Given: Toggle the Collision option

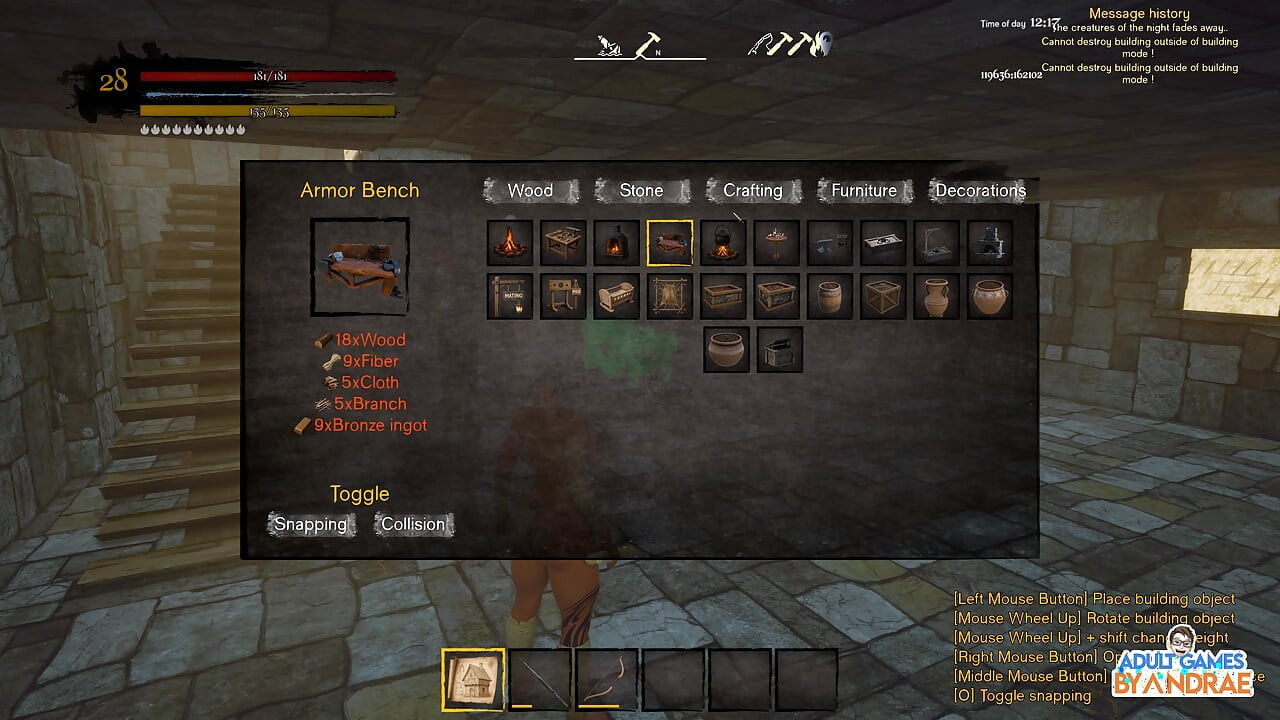Looking at the screenshot, I should 413,524.
